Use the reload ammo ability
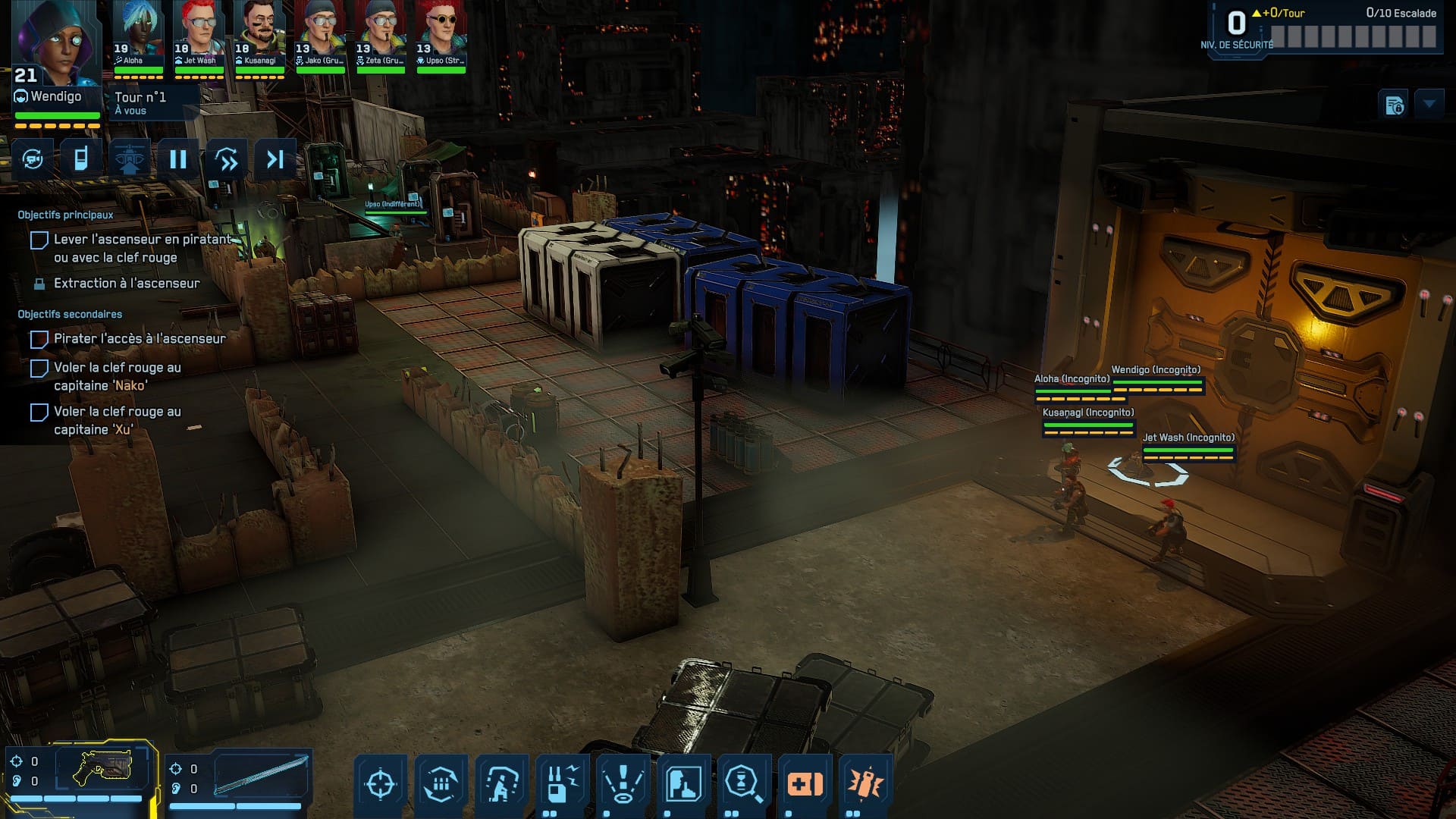The width and height of the screenshot is (1456, 819). pyautogui.click(x=441, y=784)
